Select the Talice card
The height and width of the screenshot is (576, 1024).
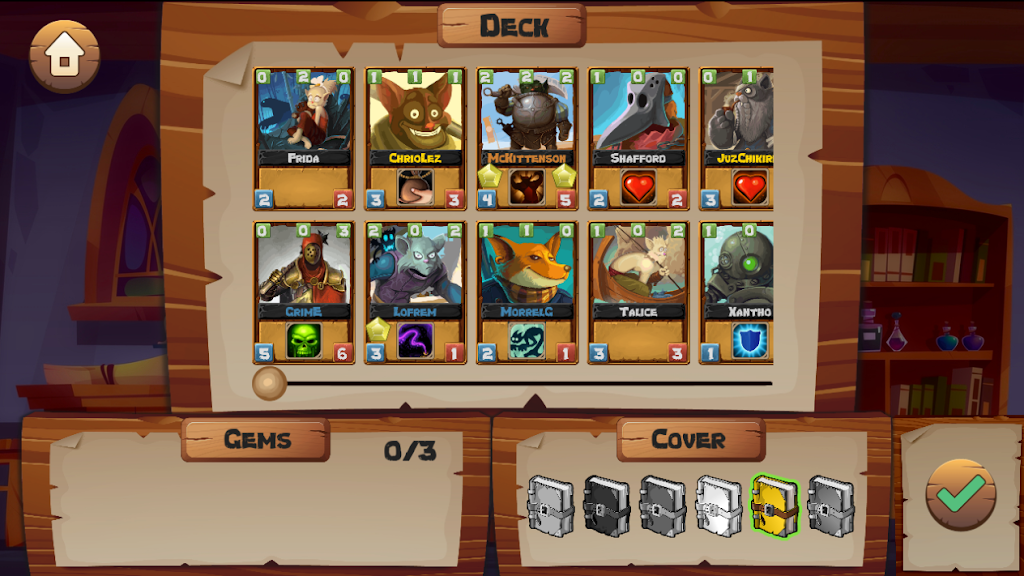637,292
